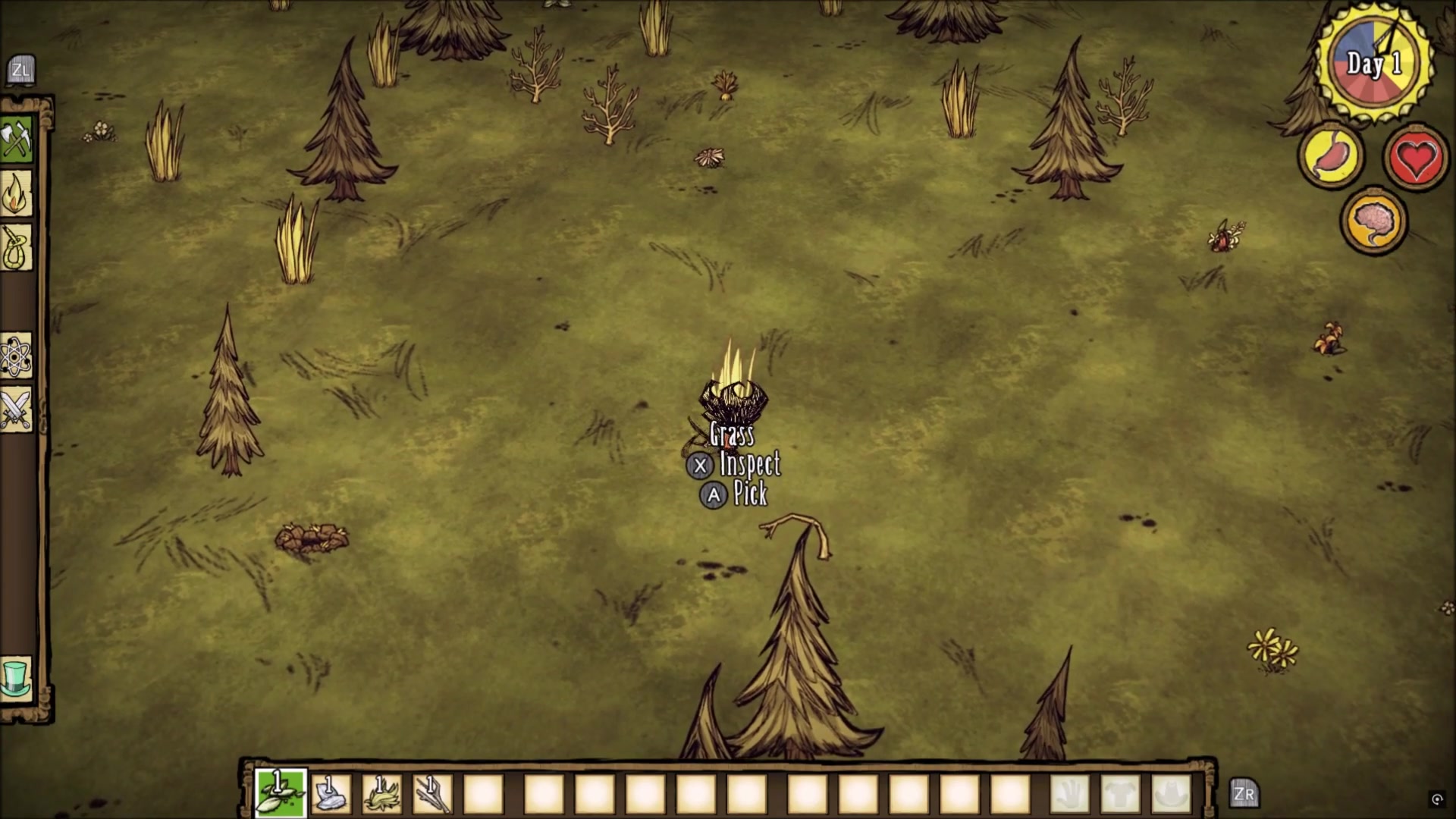Pick the cut grass inventory slot

[382, 793]
